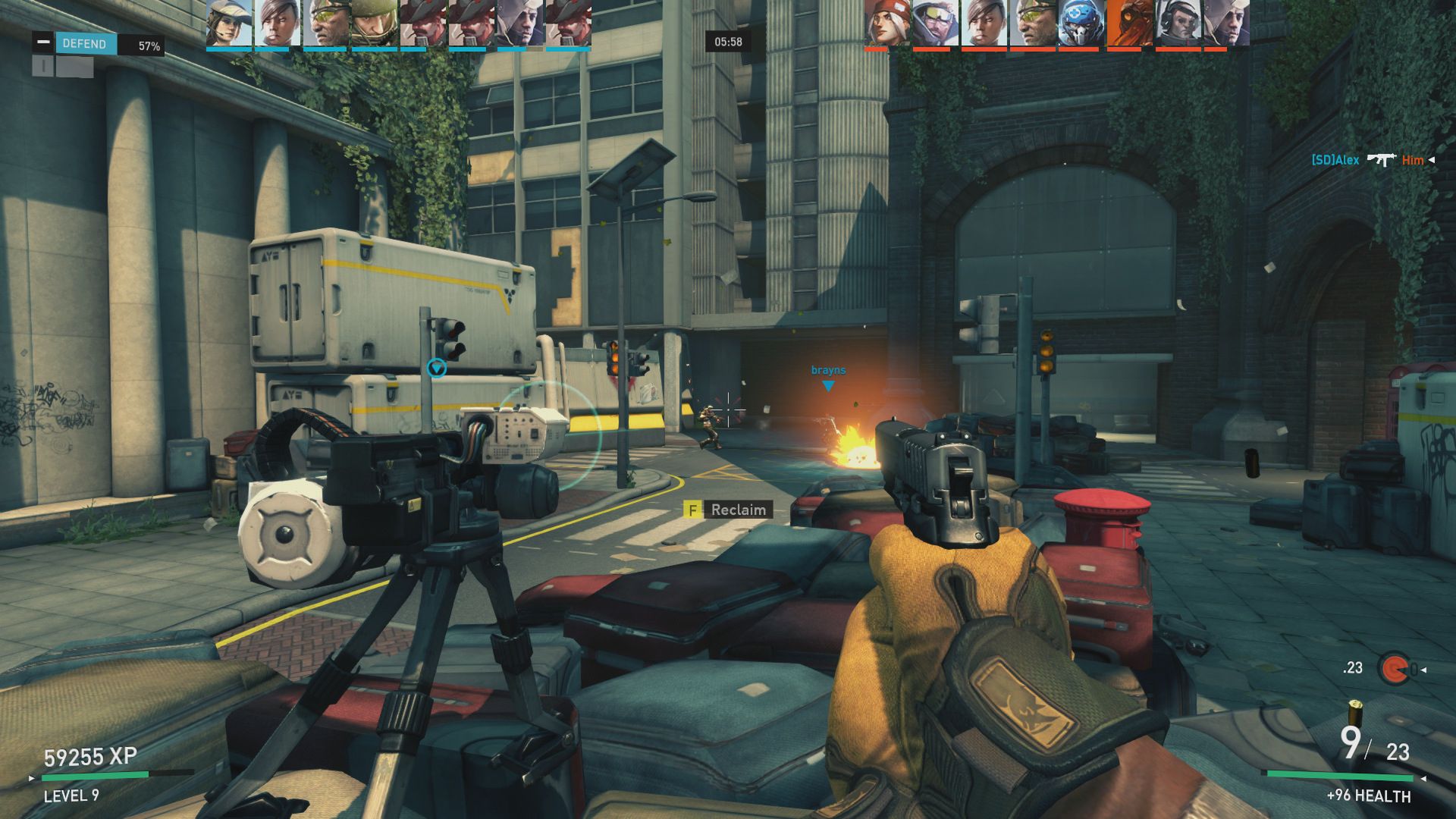Choose the red-team goggles and hood portrait

tap(935, 24)
